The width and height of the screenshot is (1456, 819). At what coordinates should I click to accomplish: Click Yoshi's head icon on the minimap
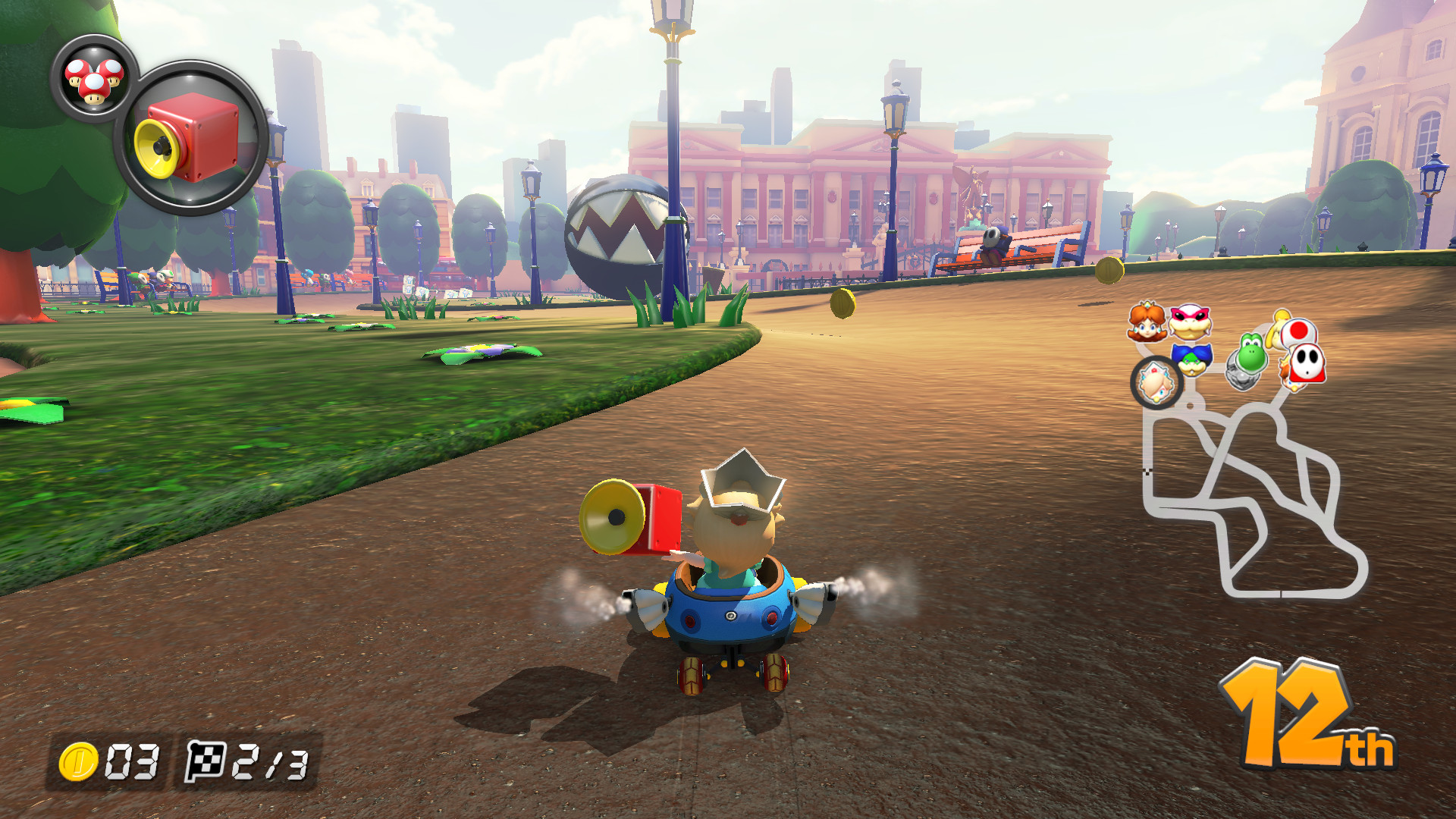click(x=1253, y=354)
